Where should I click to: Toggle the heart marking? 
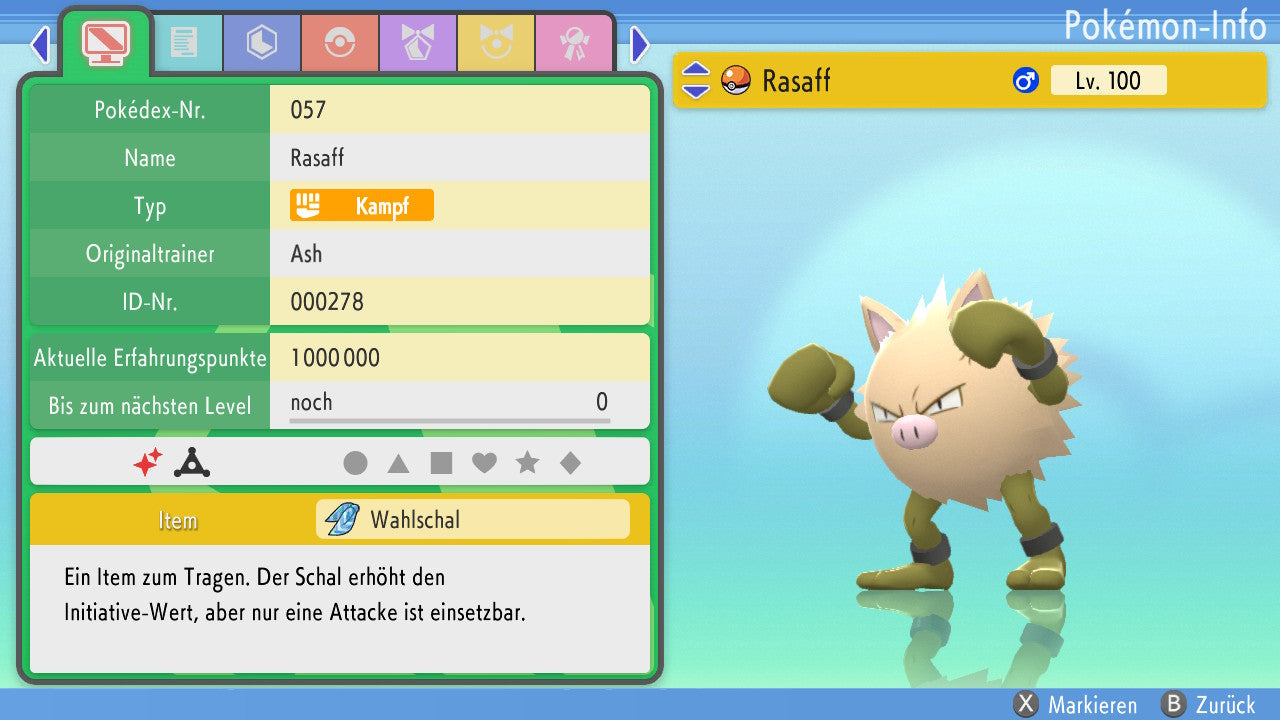[x=484, y=463]
